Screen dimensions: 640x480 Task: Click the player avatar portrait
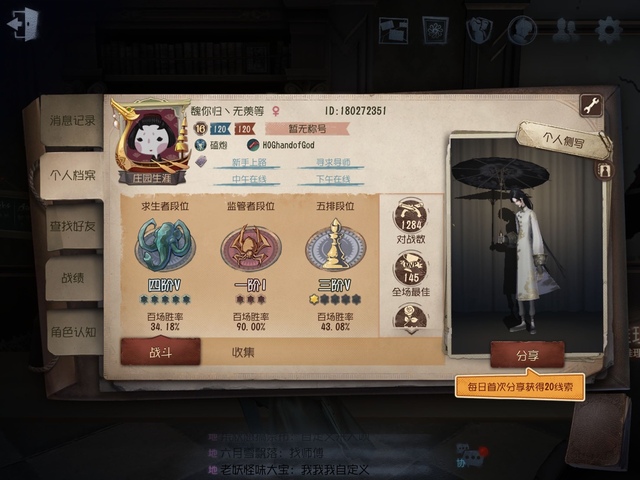tap(152, 140)
